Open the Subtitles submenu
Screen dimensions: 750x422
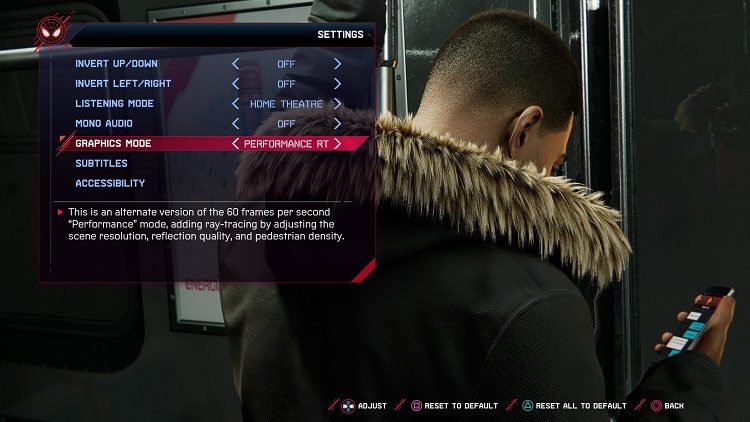[101, 163]
